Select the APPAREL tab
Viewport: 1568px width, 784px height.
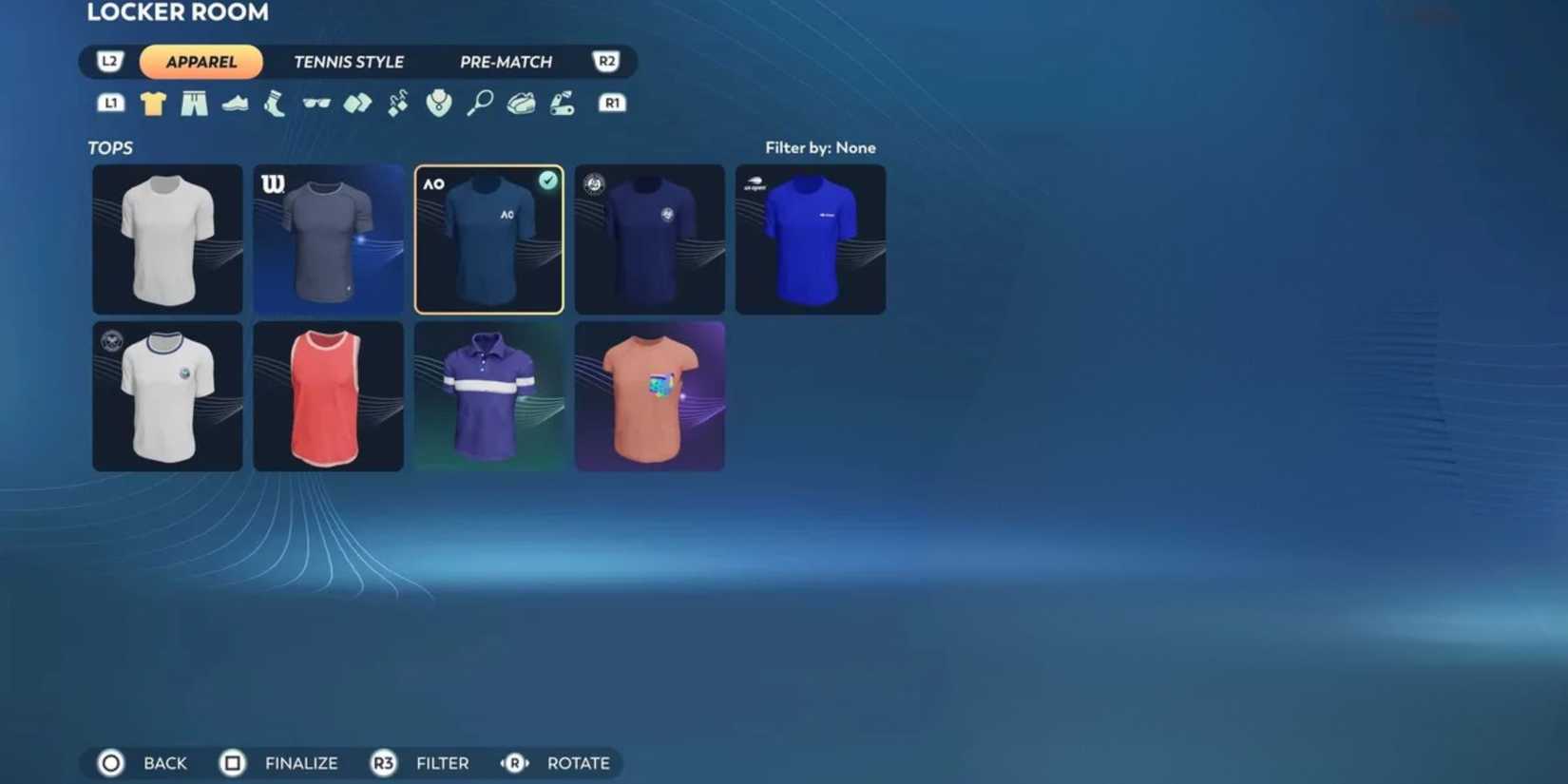point(201,61)
